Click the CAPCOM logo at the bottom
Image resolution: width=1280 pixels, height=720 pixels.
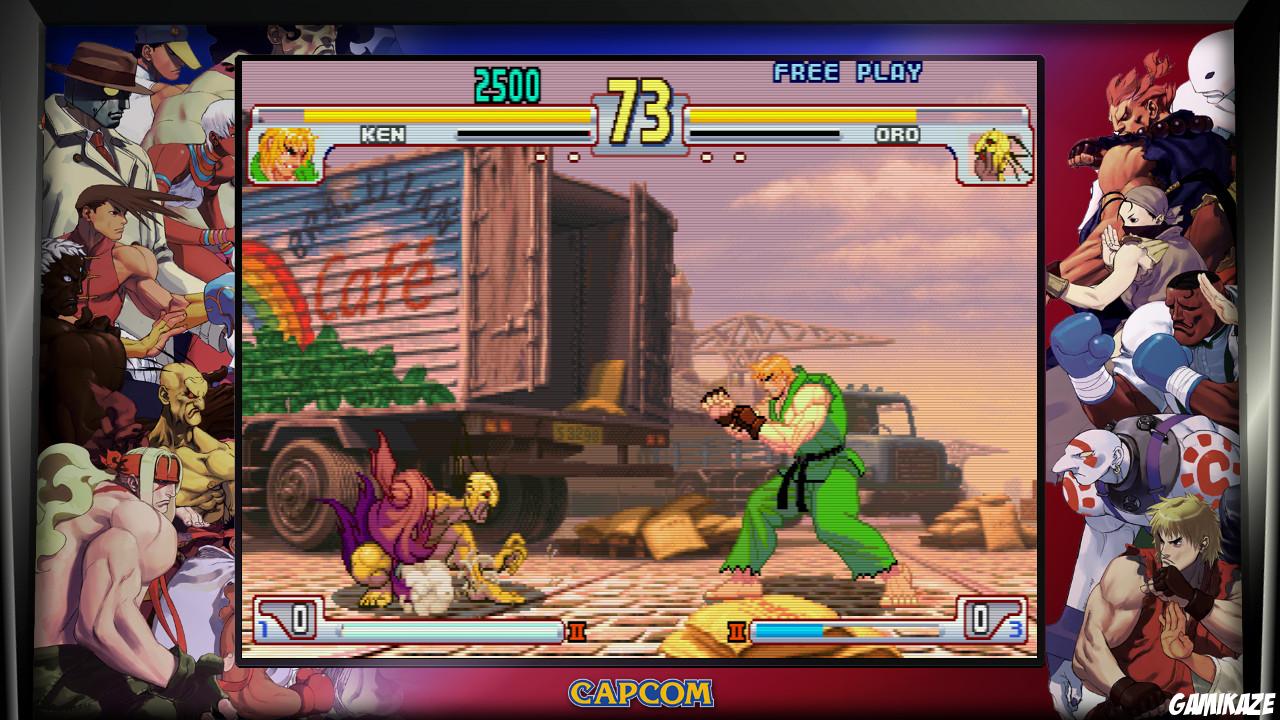[x=640, y=692]
